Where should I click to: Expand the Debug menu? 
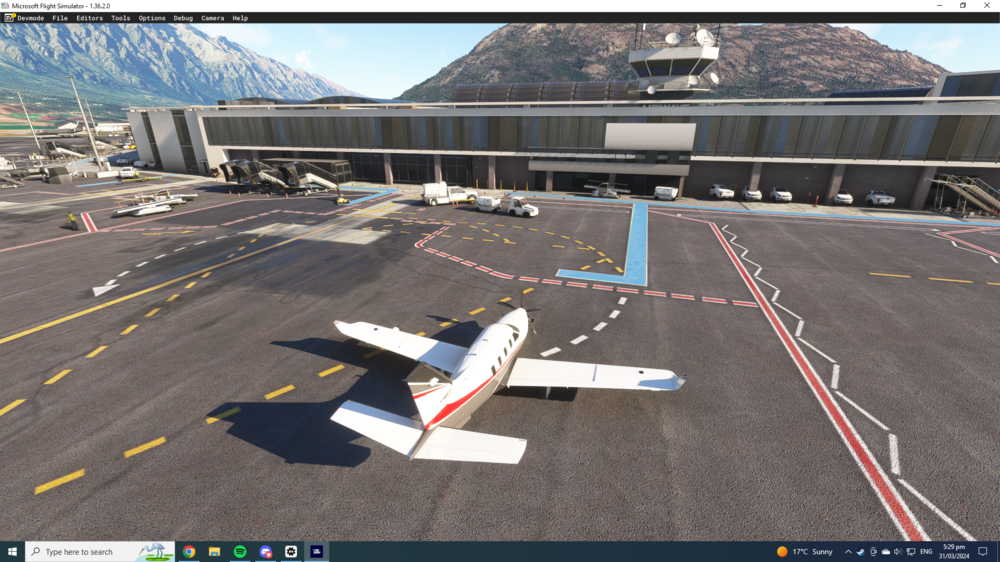(x=183, y=18)
